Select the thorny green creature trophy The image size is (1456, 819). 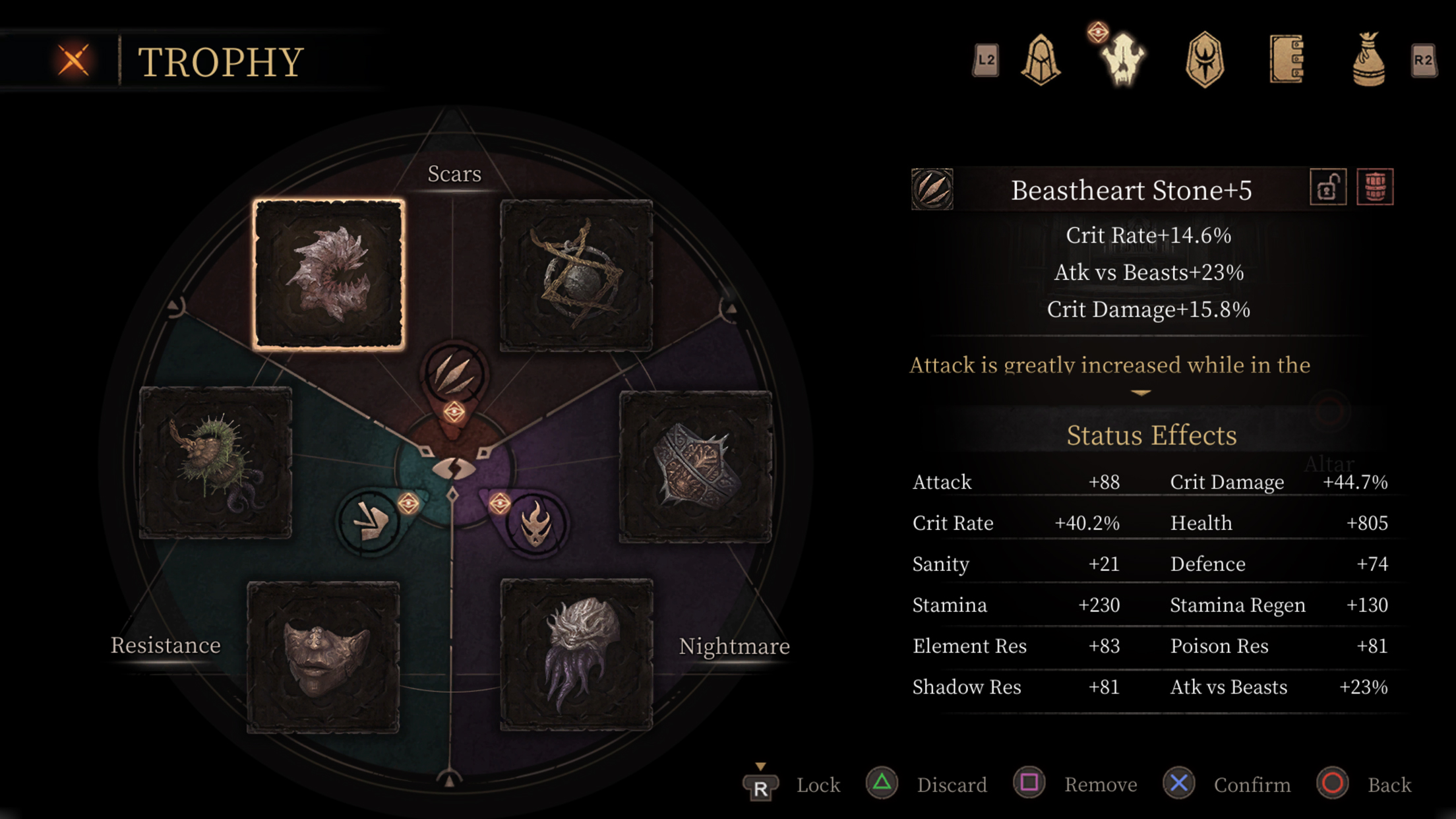tap(216, 462)
